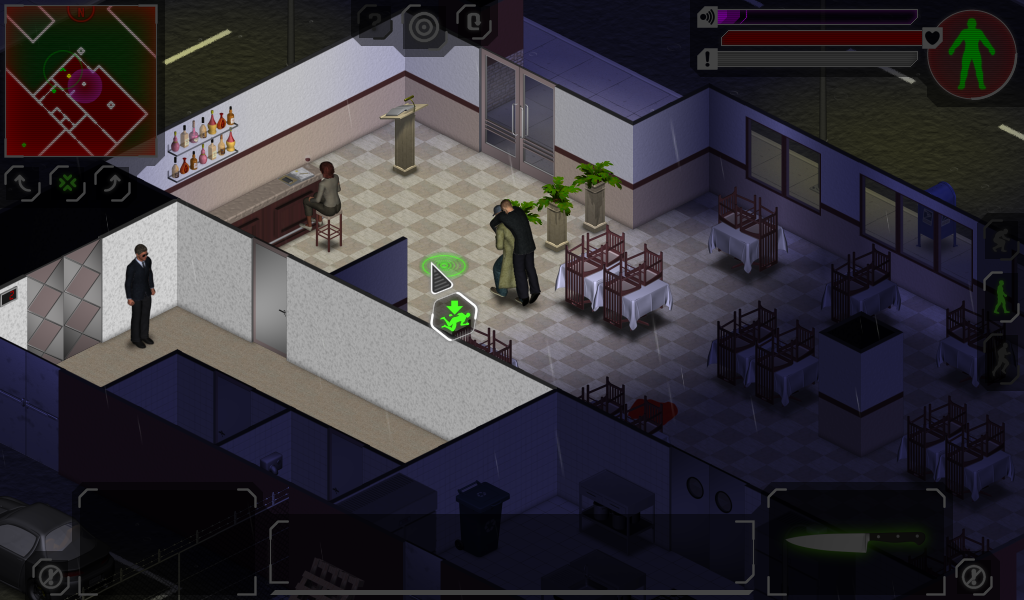Viewport: 1024px width, 600px height.
Task: Switch to running movement mode
Action: click(x=1000, y=358)
